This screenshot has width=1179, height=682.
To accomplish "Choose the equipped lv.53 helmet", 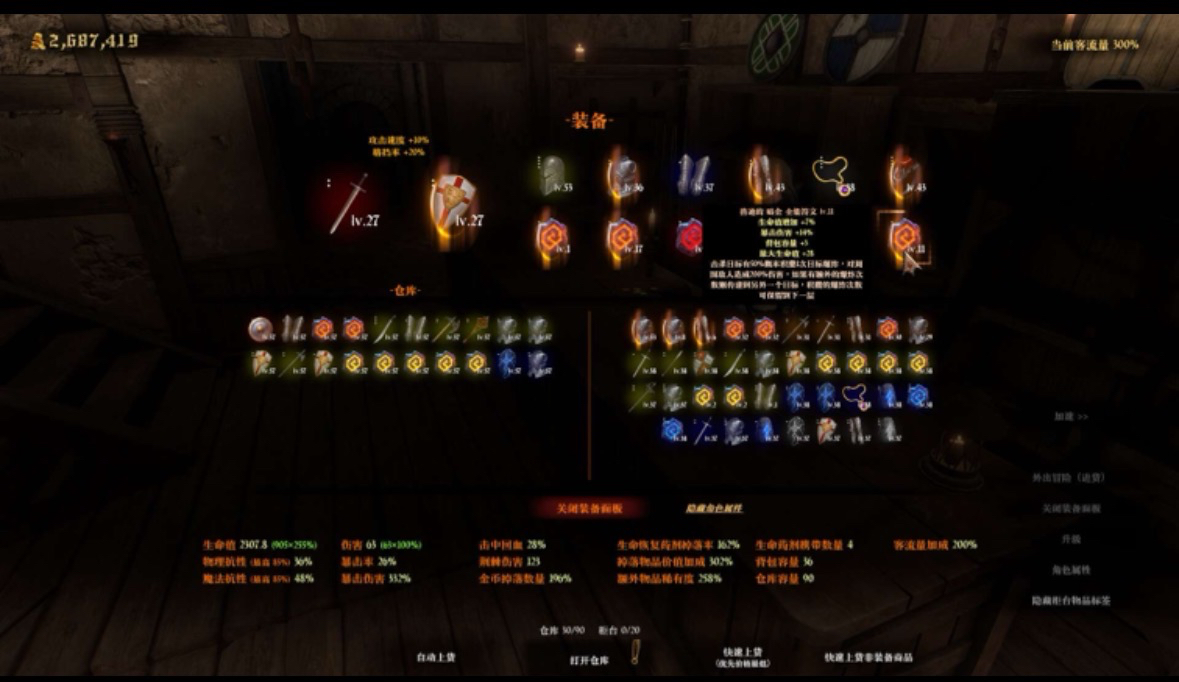I will point(549,176).
